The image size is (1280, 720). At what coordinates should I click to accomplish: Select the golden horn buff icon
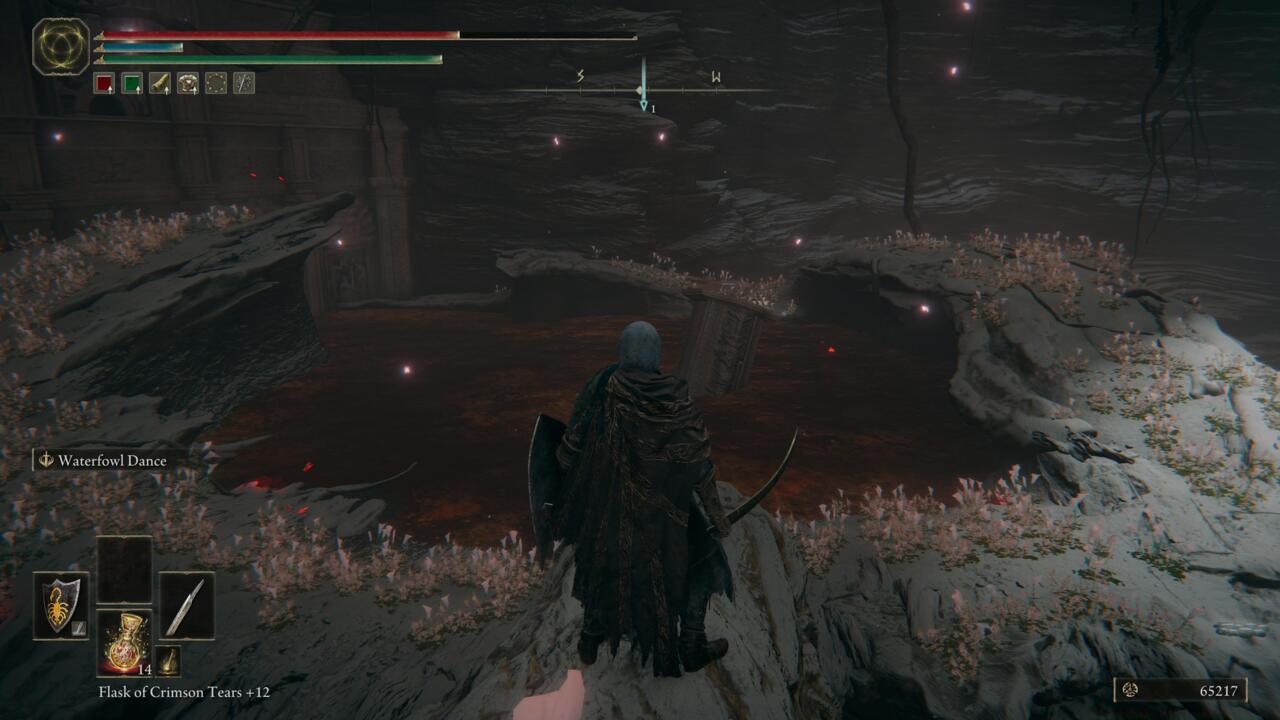pyautogui.click(x=162, y=84)
